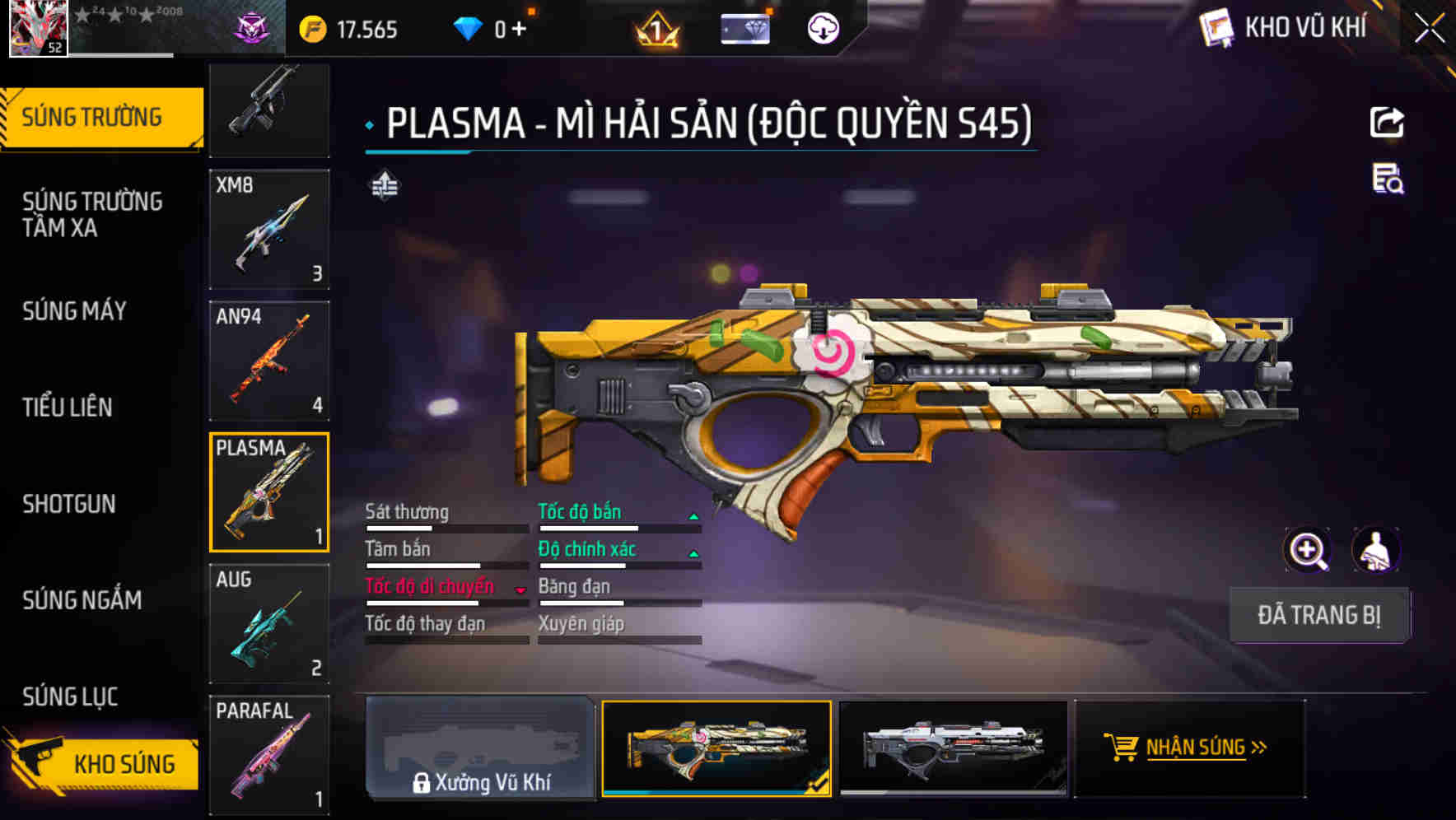
Task: Show the Tiểu Liên weapons
Action: pyautogui.click(x=68, y=407)
